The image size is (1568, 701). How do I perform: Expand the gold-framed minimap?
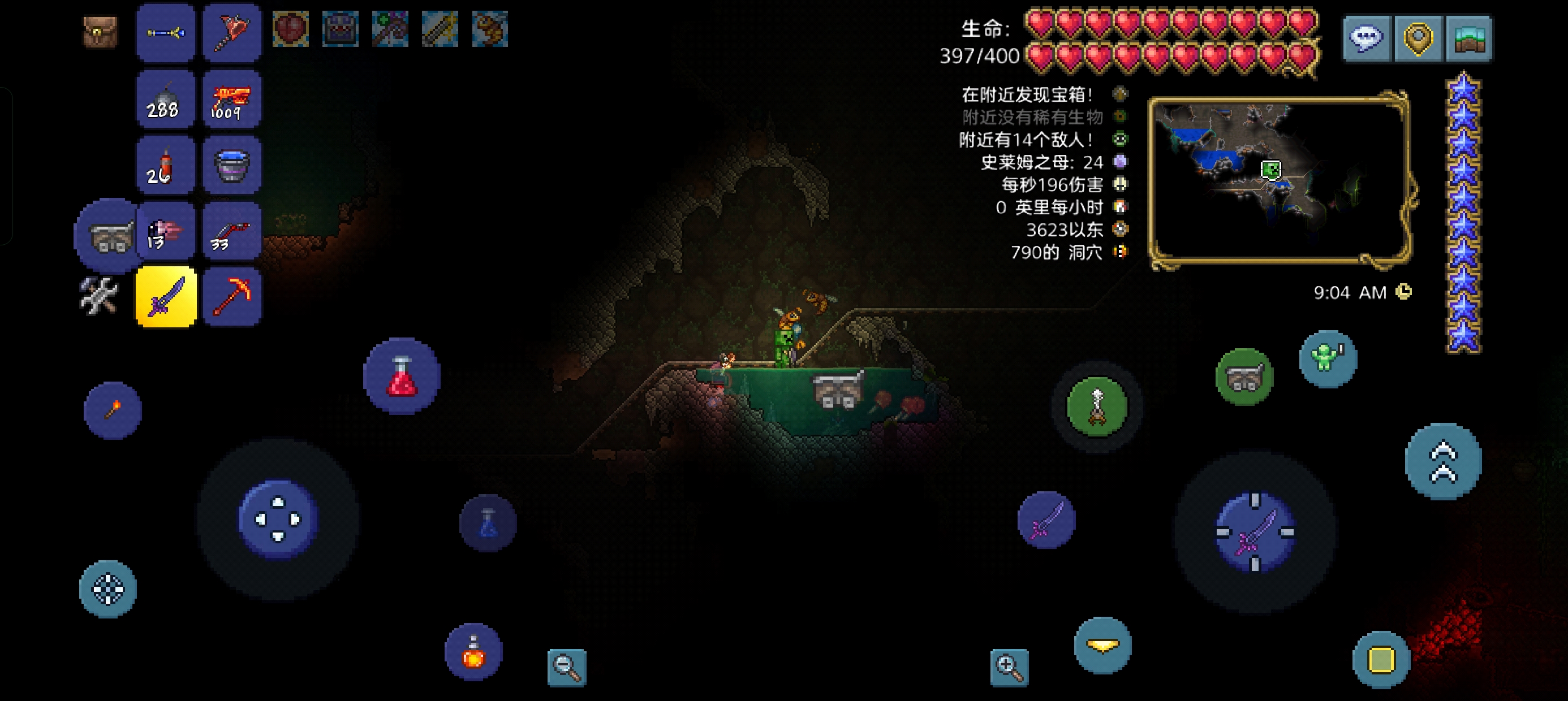[1280, 180]
